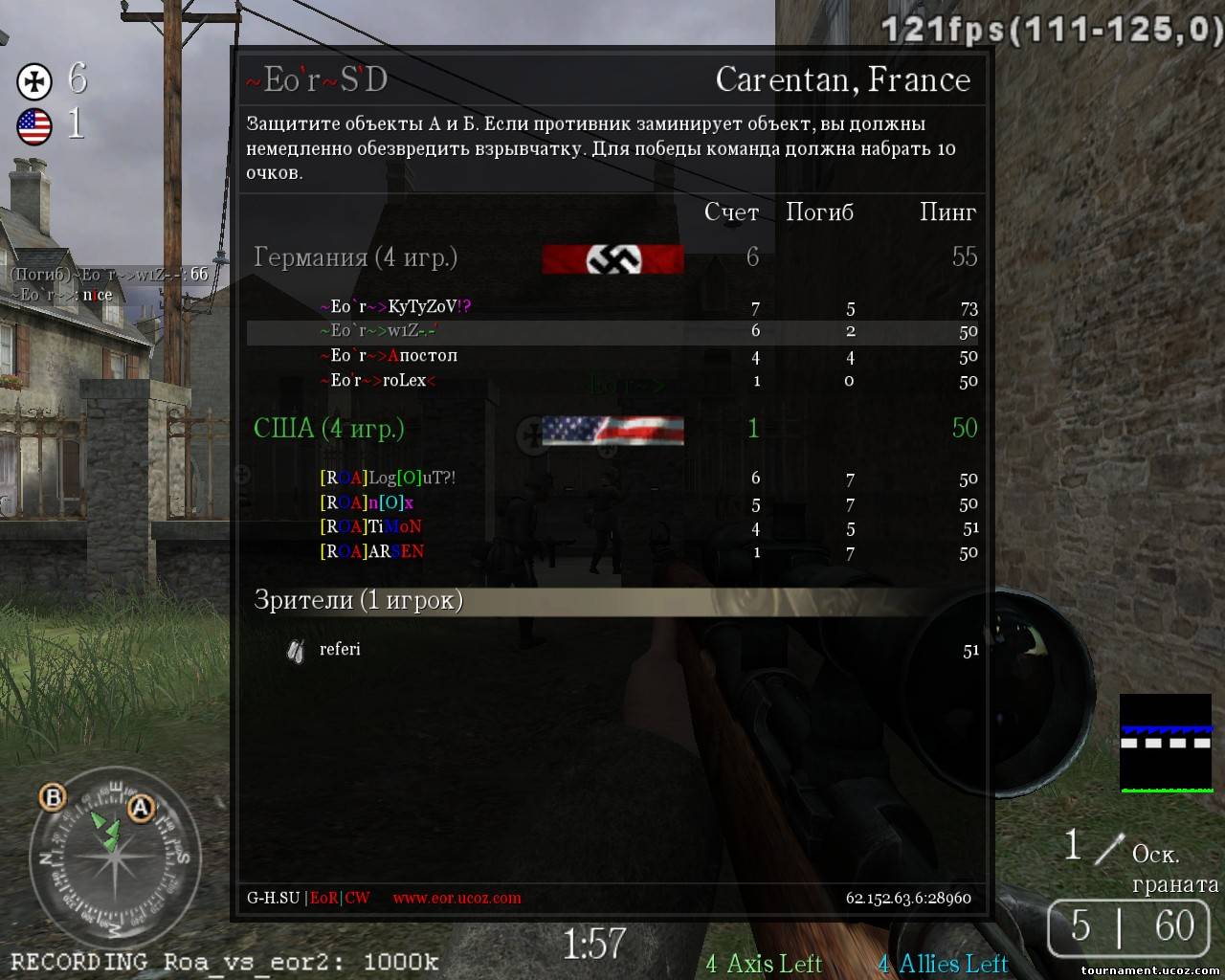Click the highlighted wiZ player row

point(612,331)
